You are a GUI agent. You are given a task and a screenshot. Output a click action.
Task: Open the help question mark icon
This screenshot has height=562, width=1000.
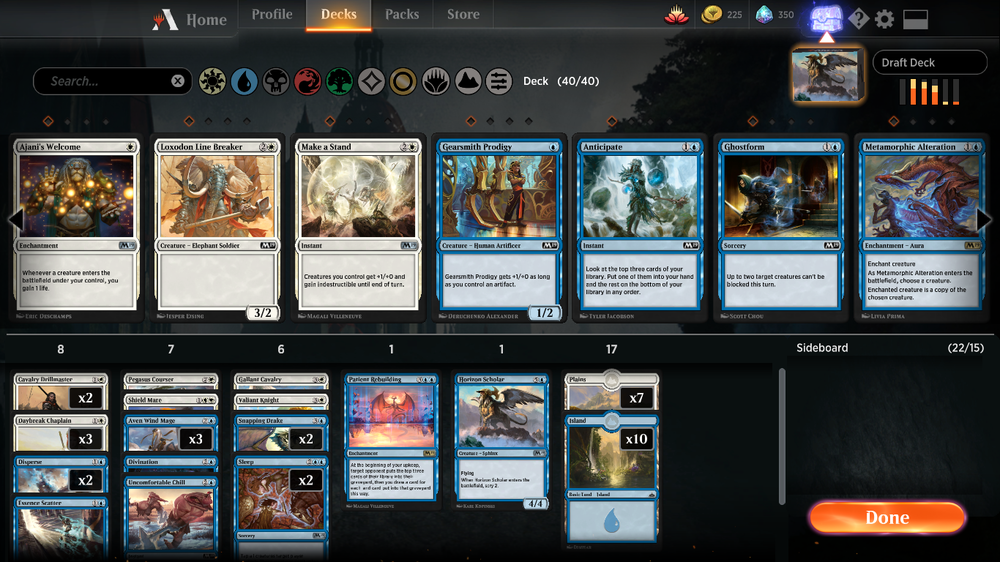(858, 19)
